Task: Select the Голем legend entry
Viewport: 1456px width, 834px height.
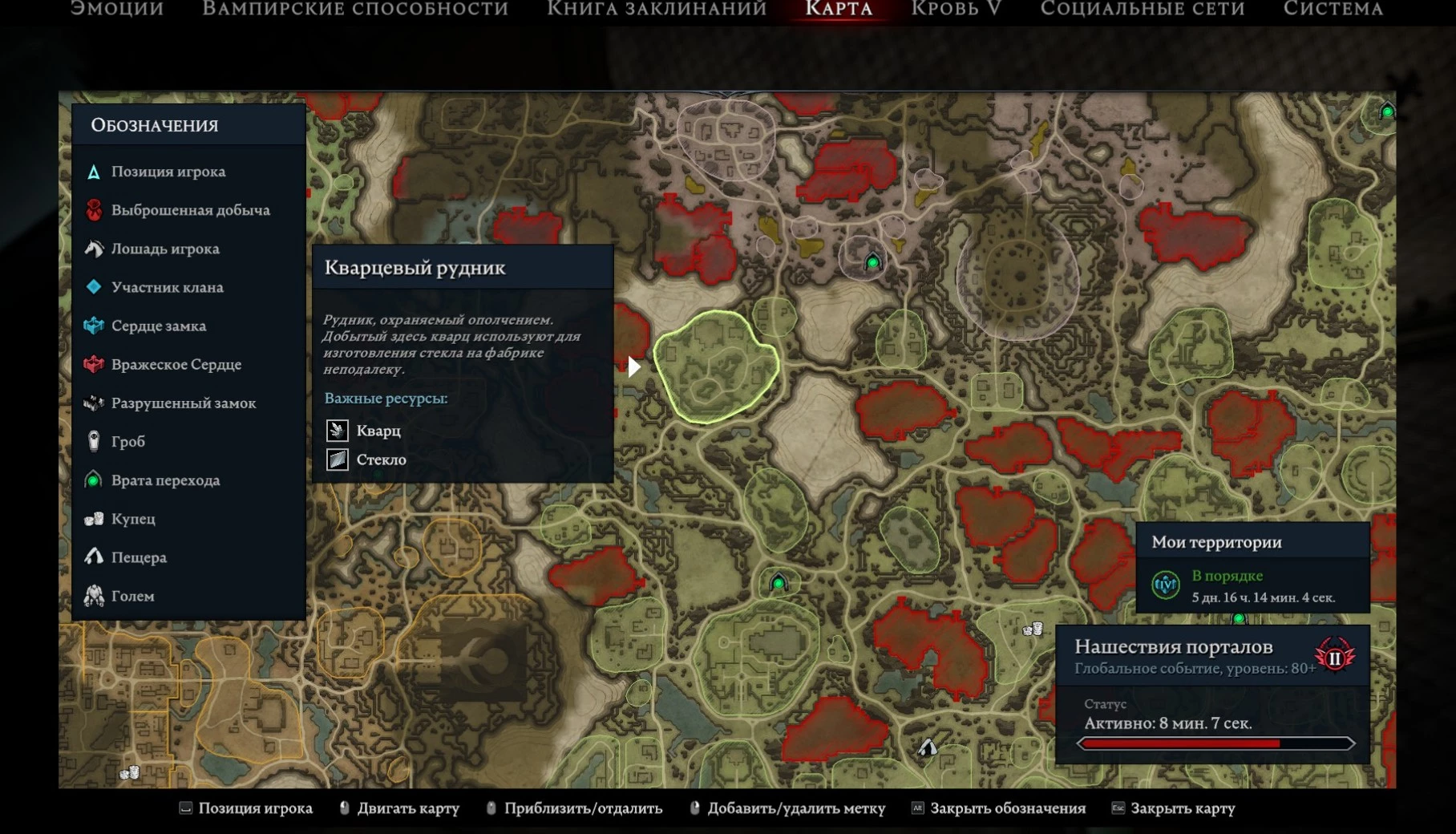Action: [x=132, y=596]
